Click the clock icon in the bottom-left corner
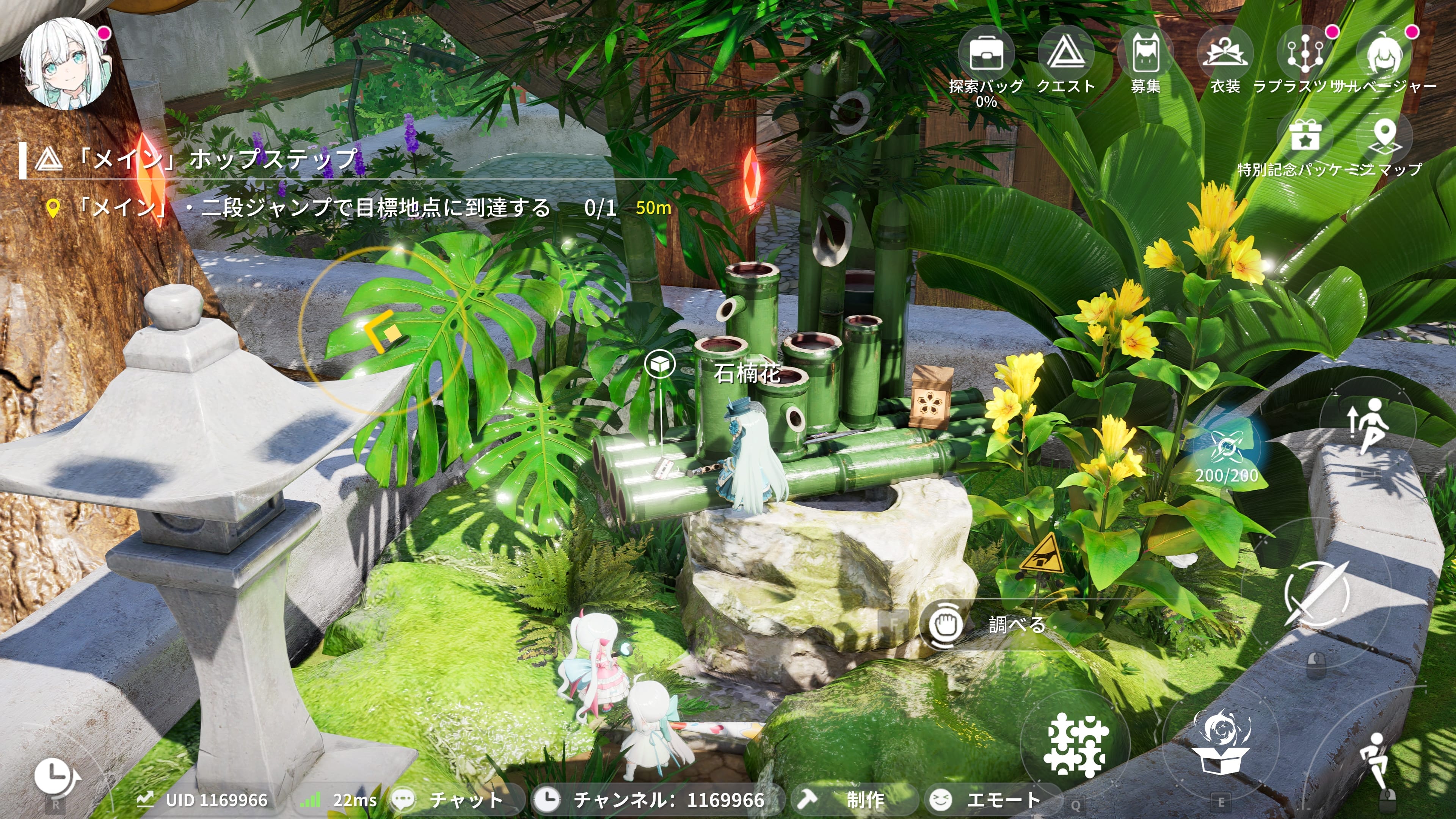Viewport: 1456px width, 819px height. [55, 775]
